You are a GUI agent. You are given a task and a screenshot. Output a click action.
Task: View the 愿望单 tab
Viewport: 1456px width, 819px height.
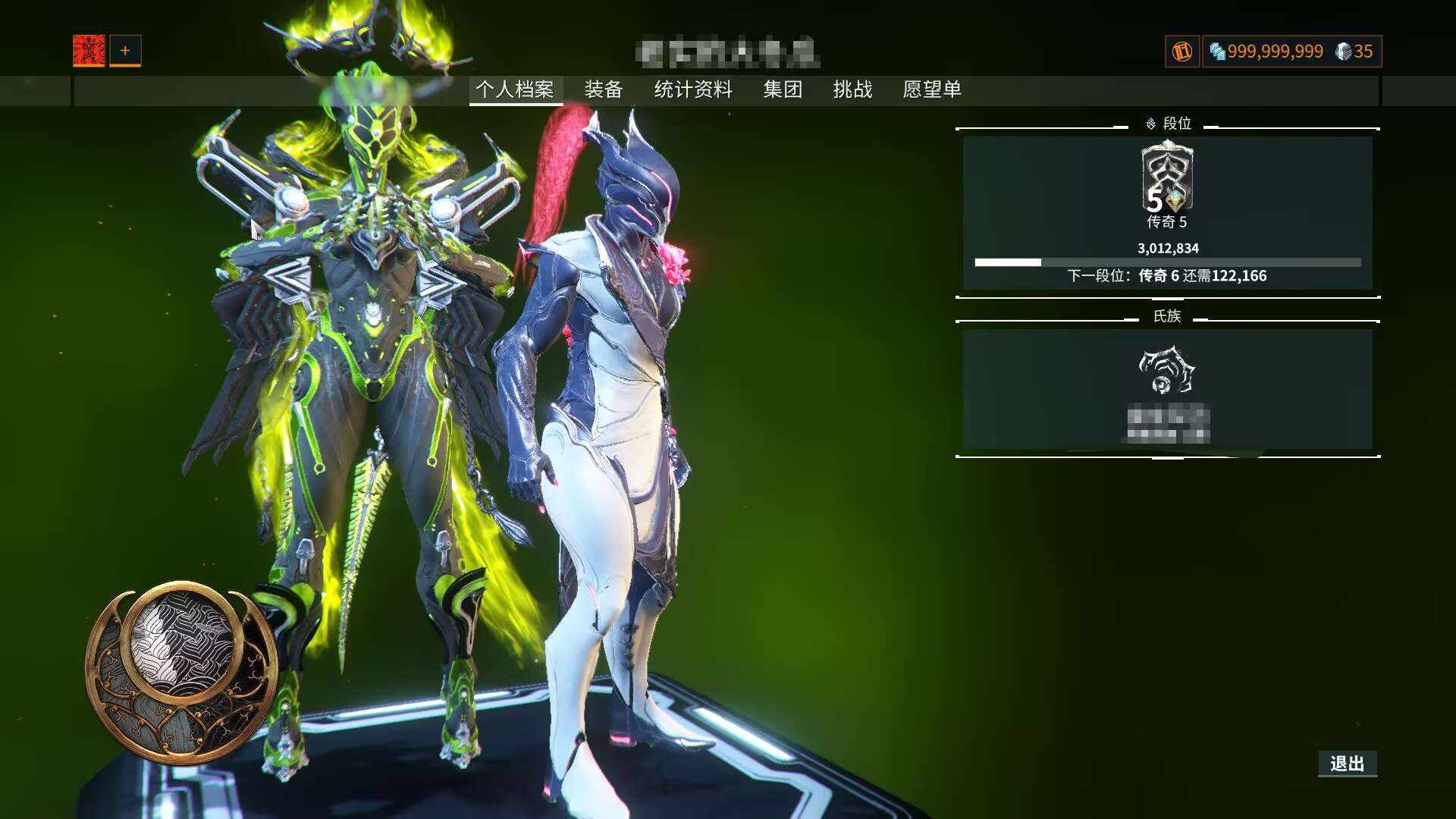pos(932,89)
